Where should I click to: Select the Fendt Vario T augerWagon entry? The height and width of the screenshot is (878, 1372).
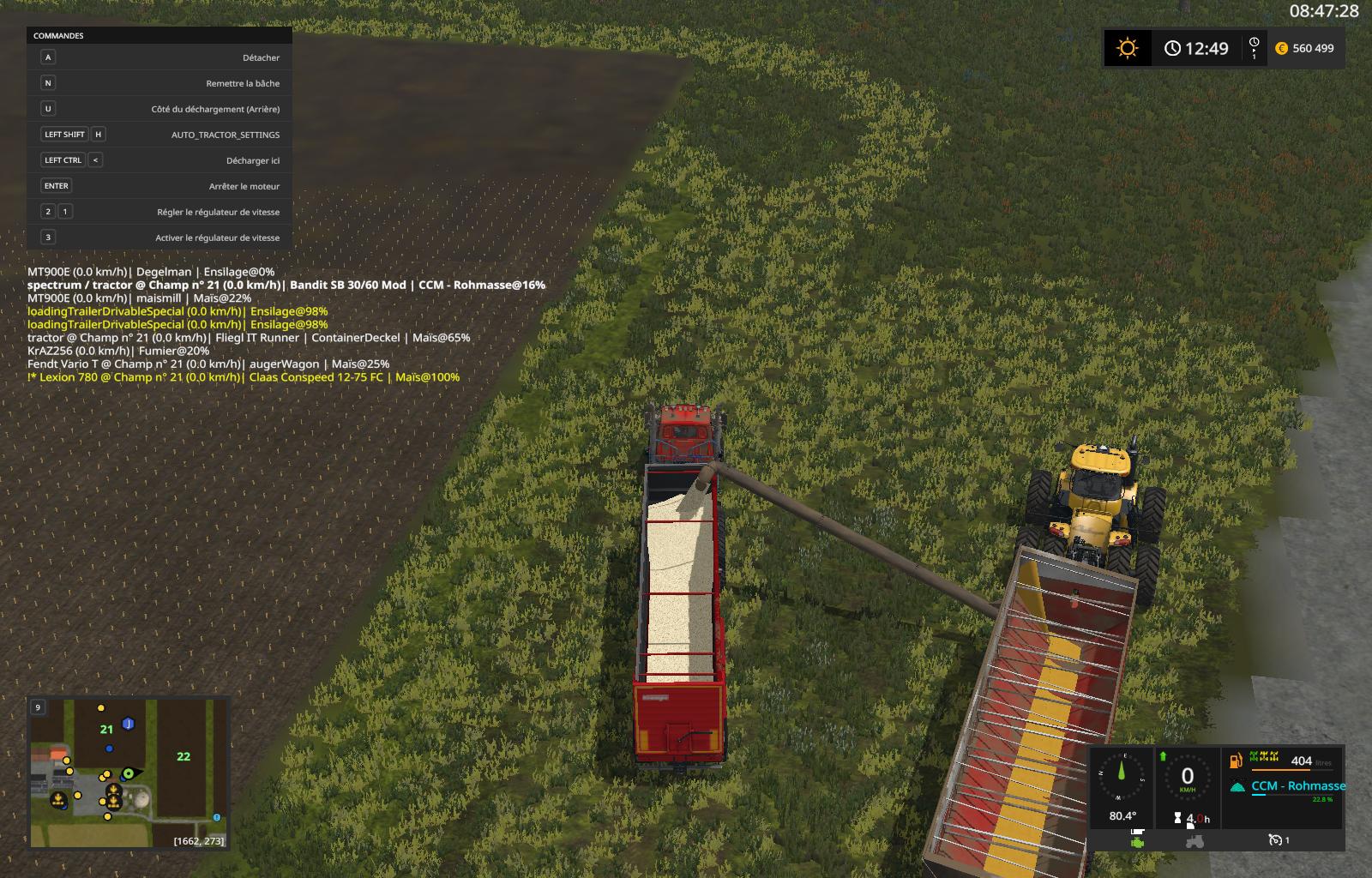(208, 364)
